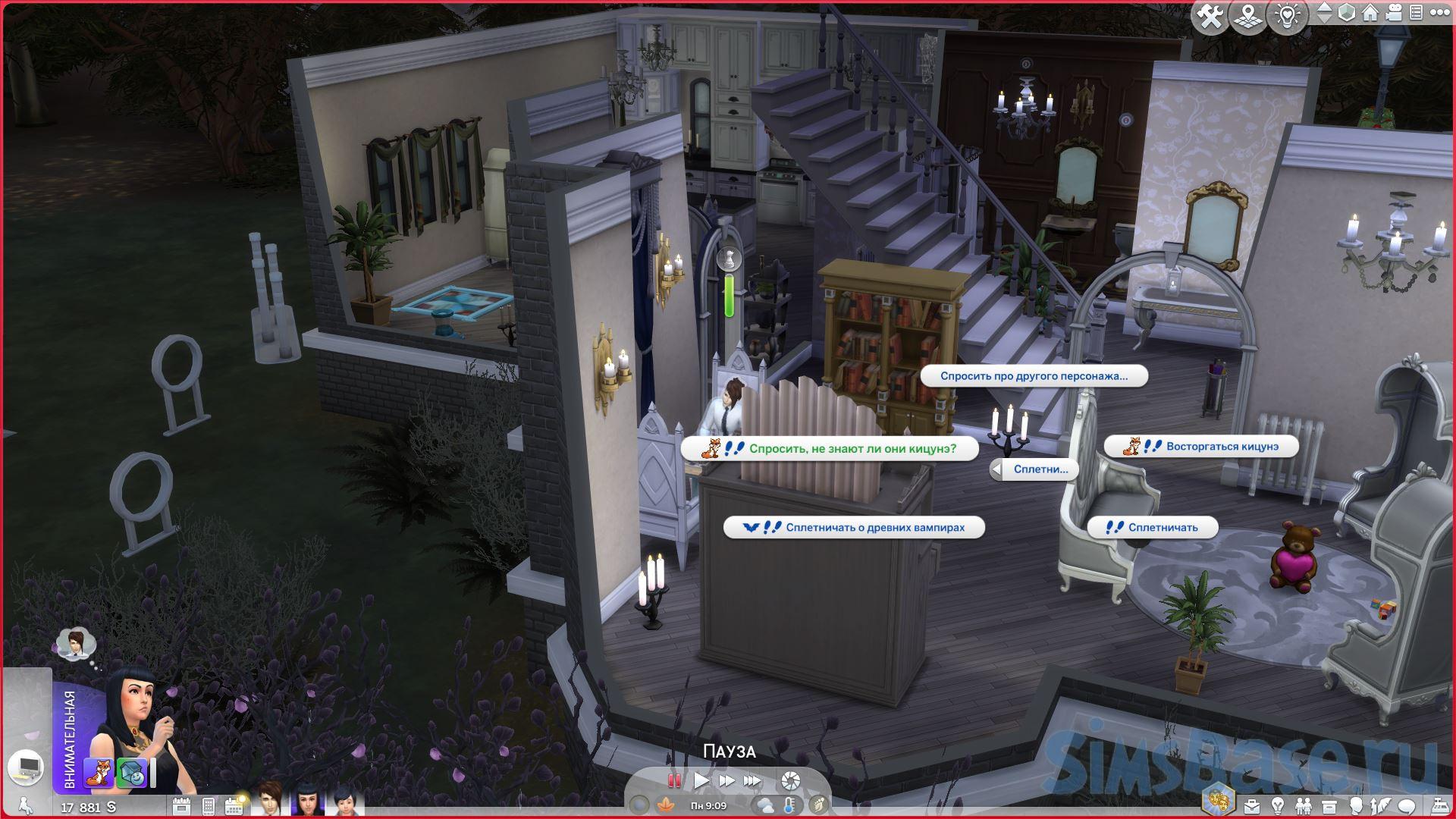Open the Inventory box panel
Viewport: 1456px width, 819px height.
pos(1329,805)
